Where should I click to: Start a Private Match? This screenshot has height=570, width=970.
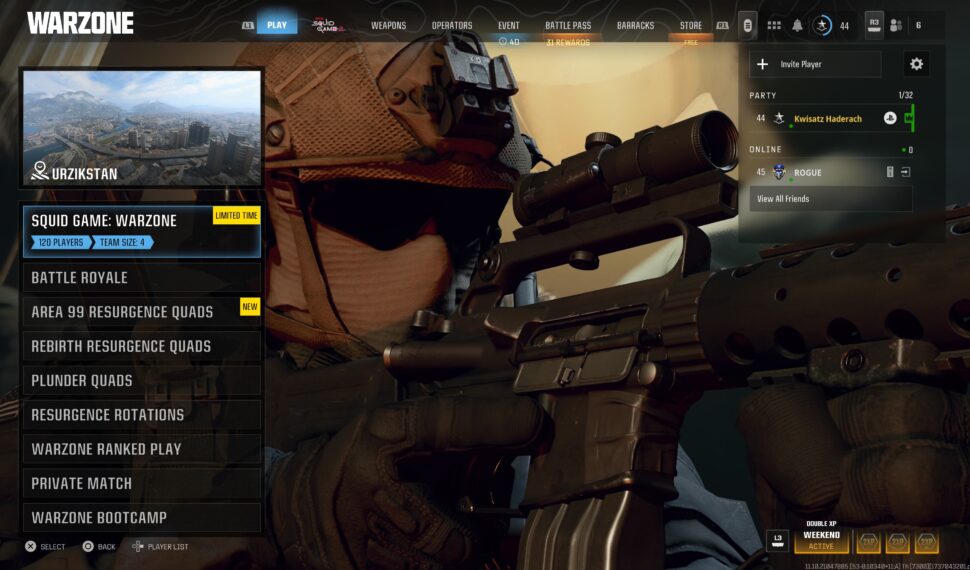(x=141, y=483)
